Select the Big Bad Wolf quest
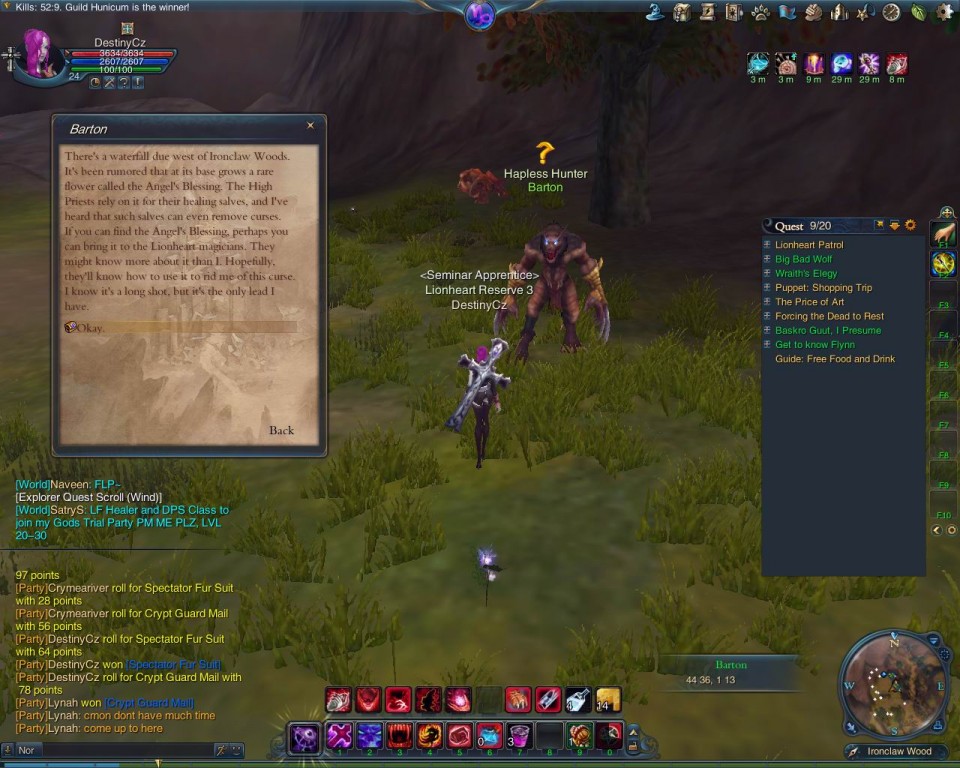 tap(803, 259)
